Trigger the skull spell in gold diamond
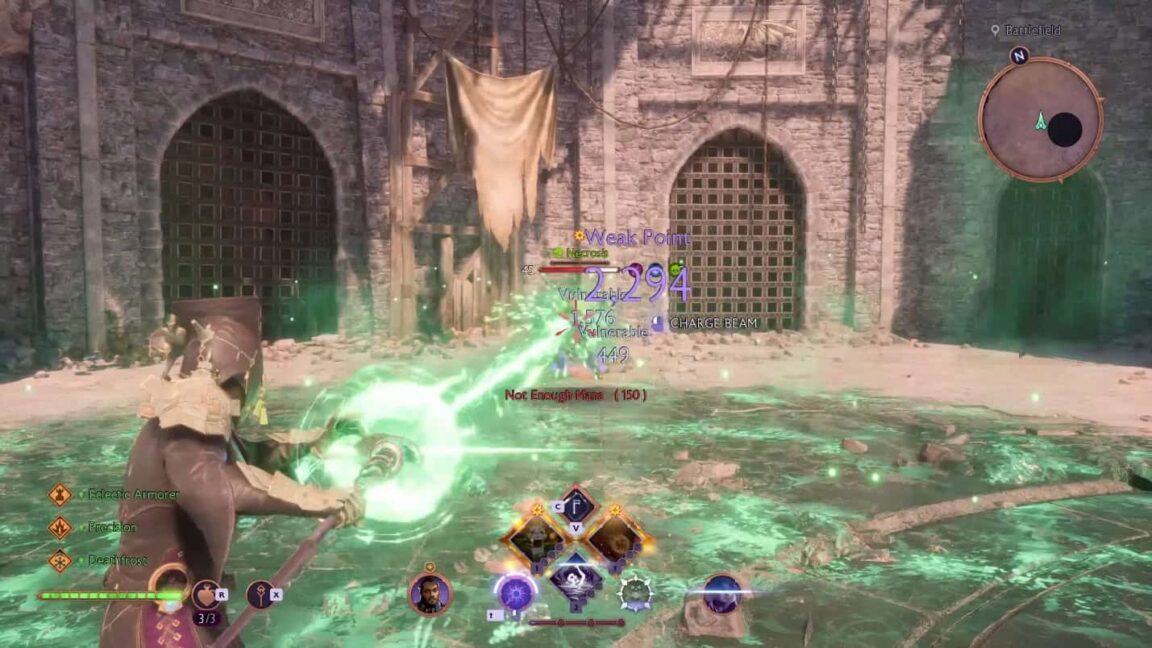The image size is (1152, 648). (x=536, y=538)
